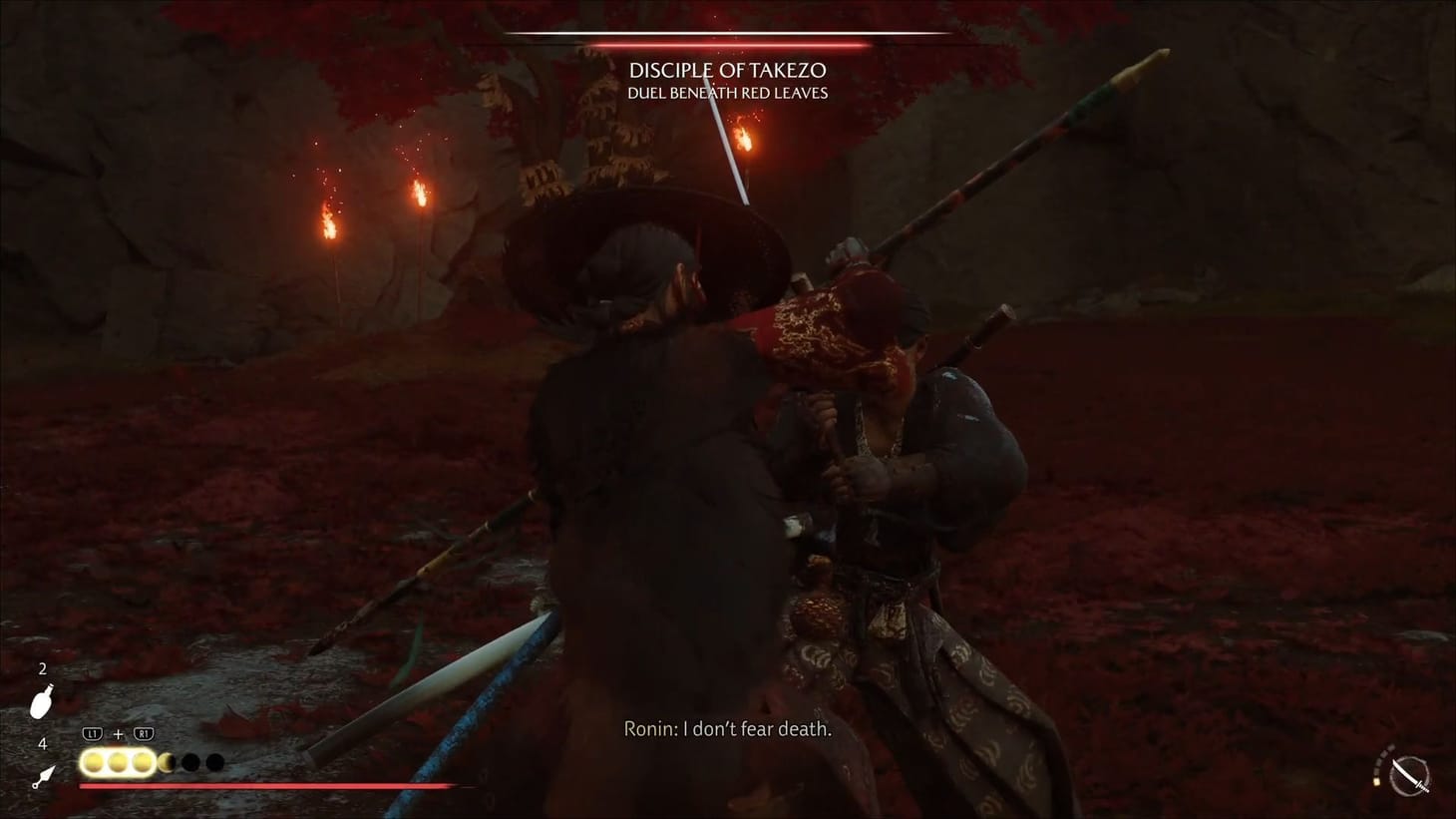Click the DISCIPLE OF TAKEZO title
1456x819 pixels.
[727, 70]
